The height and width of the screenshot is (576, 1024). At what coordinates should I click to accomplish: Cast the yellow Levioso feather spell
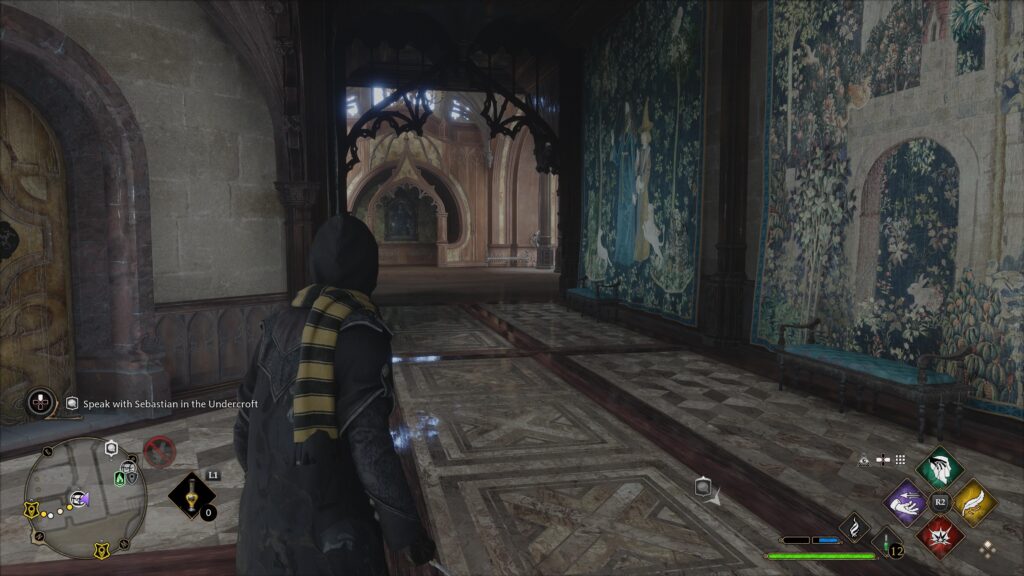(x=974, y=501)
